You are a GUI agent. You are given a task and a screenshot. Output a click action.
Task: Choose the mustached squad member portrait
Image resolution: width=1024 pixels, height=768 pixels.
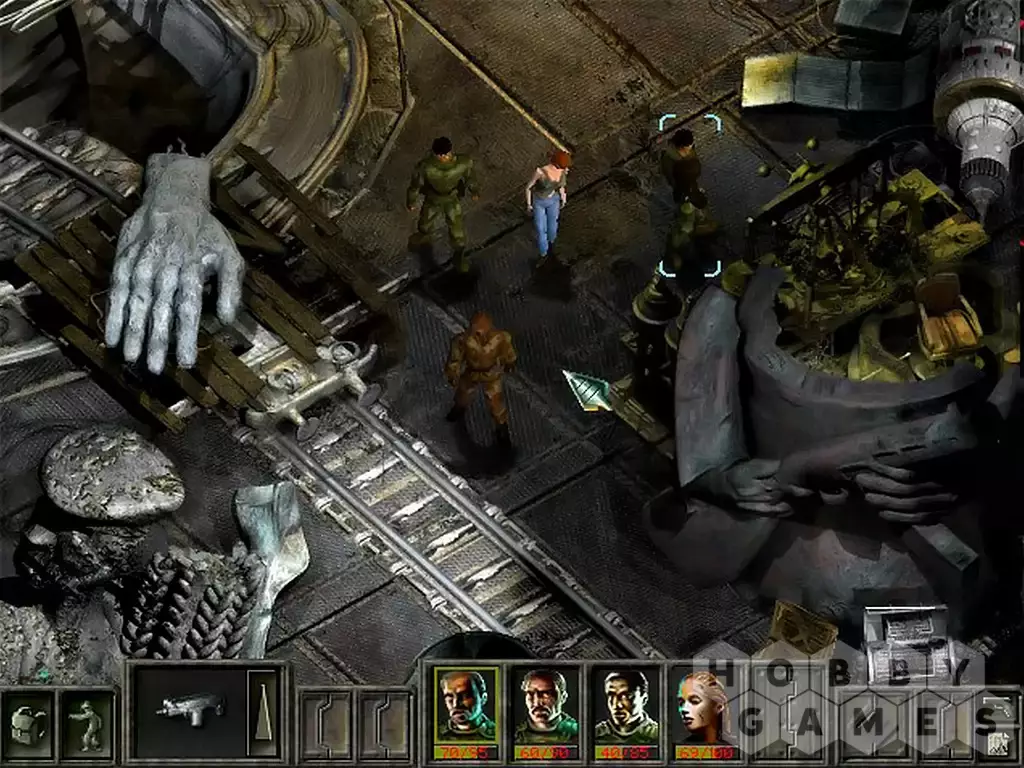545,705
